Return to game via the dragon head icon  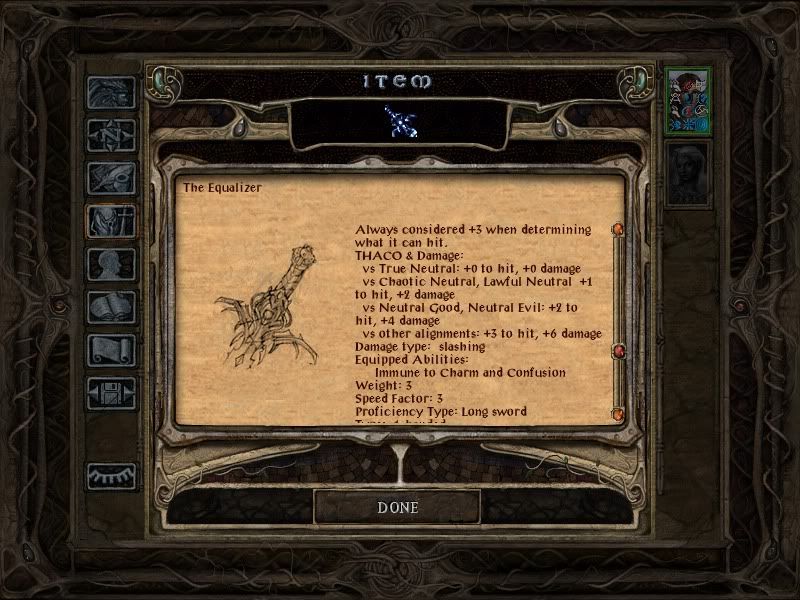[x=110, y=92]
